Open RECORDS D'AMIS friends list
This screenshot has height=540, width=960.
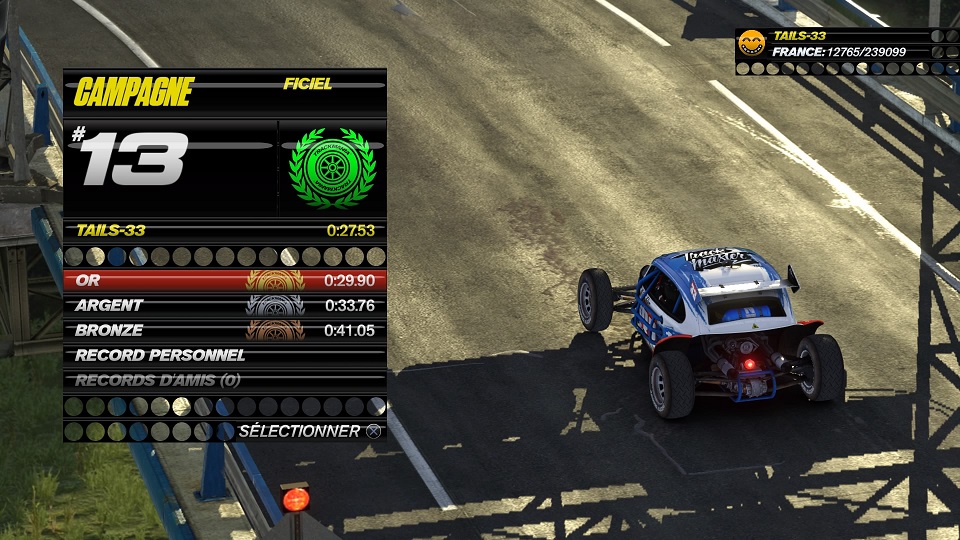point(224,381)
